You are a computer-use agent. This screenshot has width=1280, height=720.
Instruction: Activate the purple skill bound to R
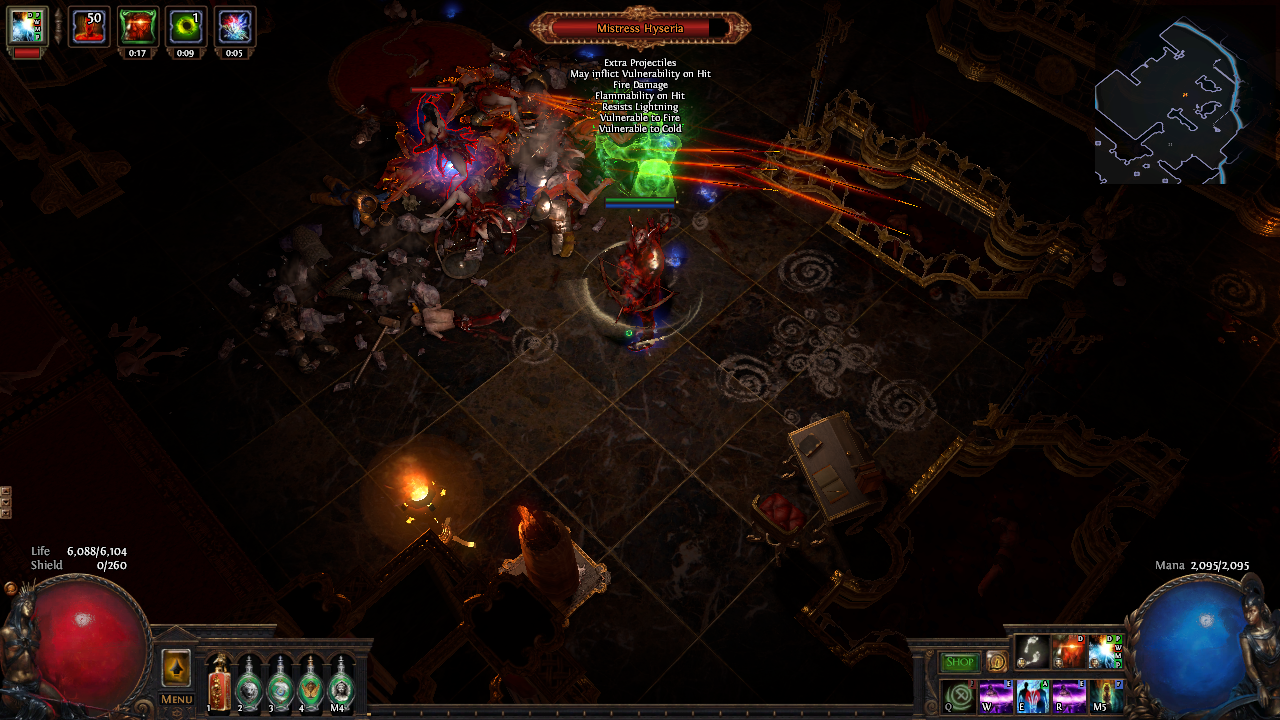click(x=1069, y=695)
